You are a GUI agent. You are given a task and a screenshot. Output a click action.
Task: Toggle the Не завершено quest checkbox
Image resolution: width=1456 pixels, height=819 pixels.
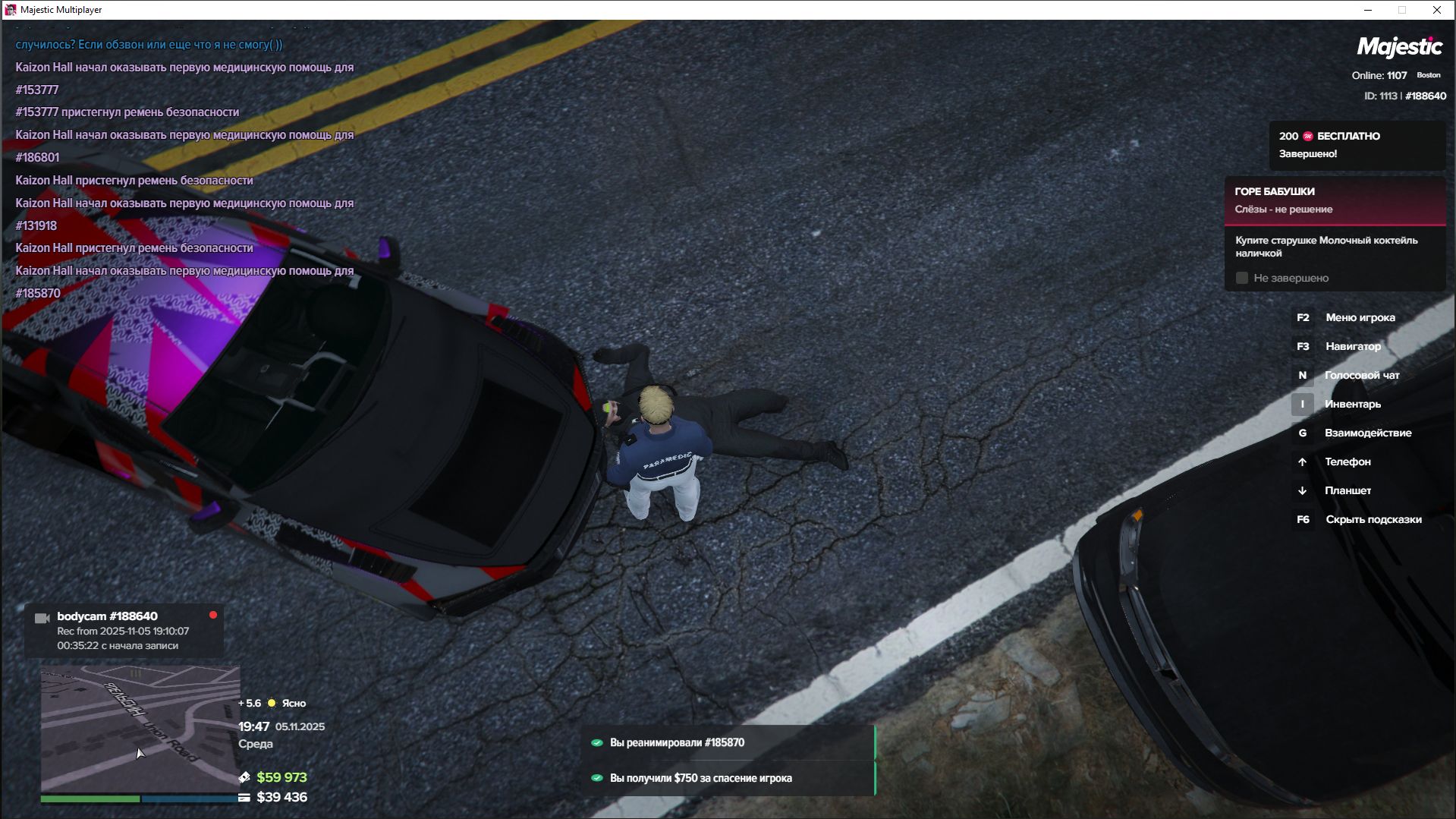pos(1242,279)
